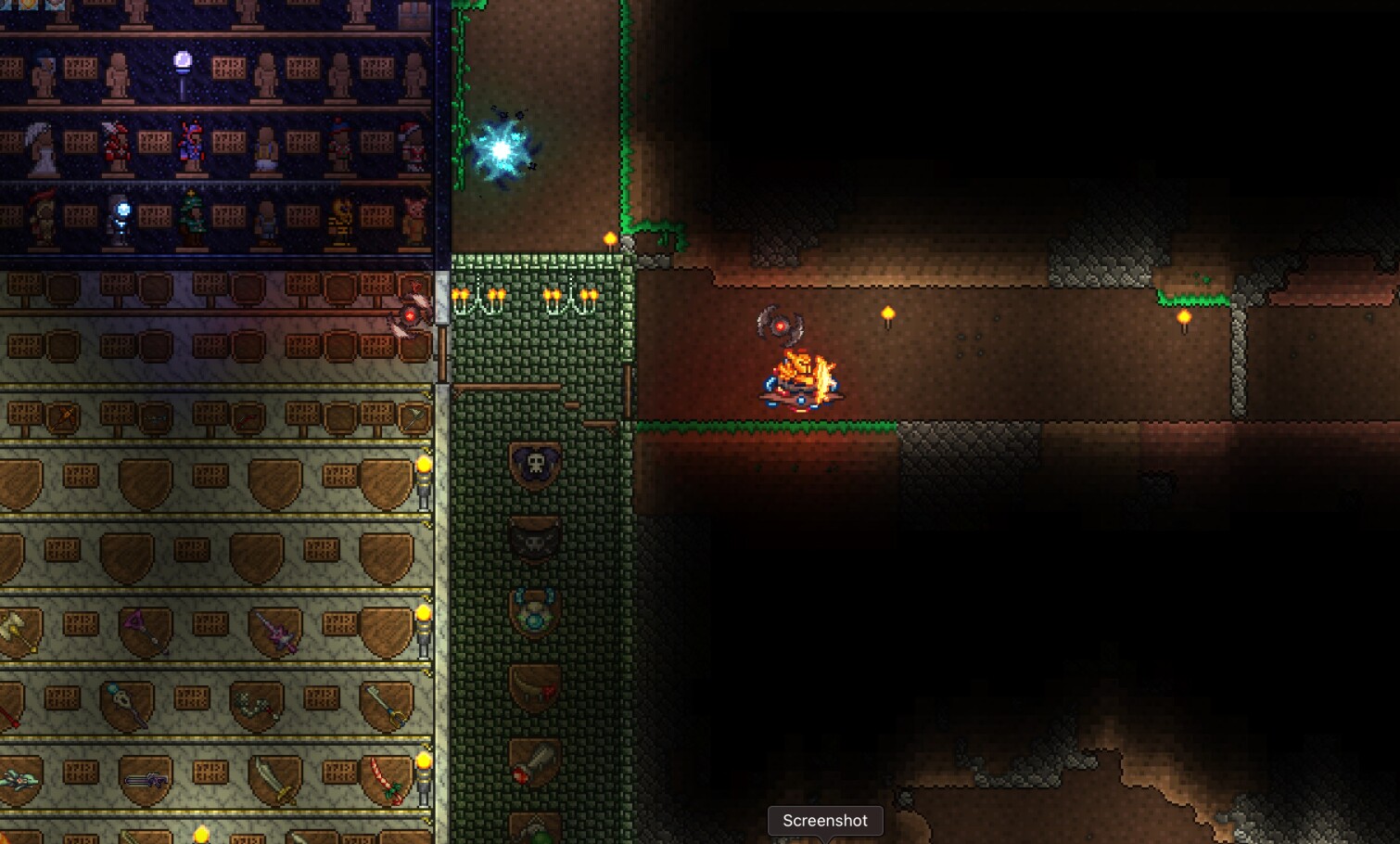Select the mannequin dressed as a Christmas tree
Image resolution: width=1400 pixels, height=844 pixels.
(x=192, y=218)
